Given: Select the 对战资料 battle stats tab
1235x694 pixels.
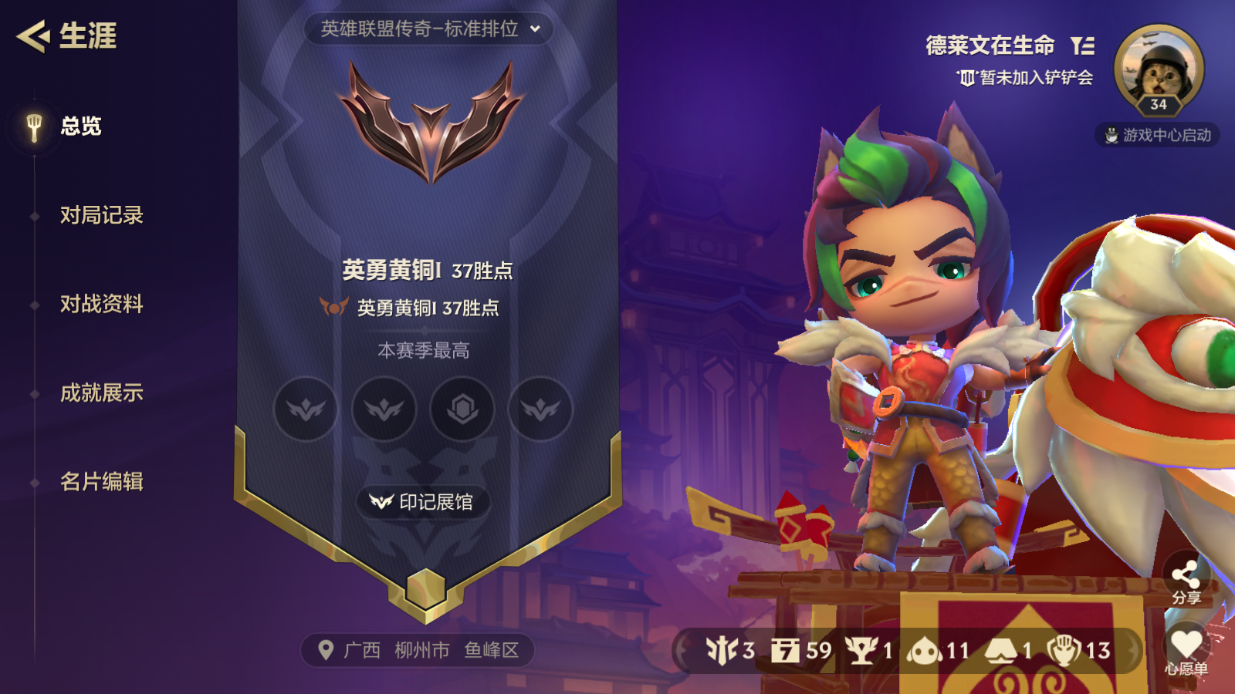Looking at the screenshot, I should point(101,304).
